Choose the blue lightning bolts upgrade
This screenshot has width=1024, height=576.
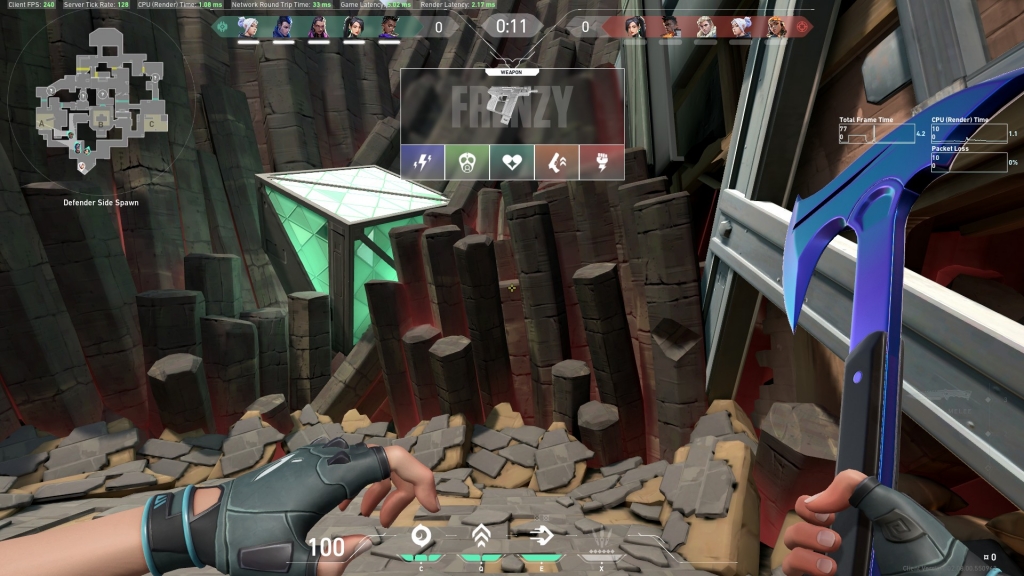click(x=422, y=162)
